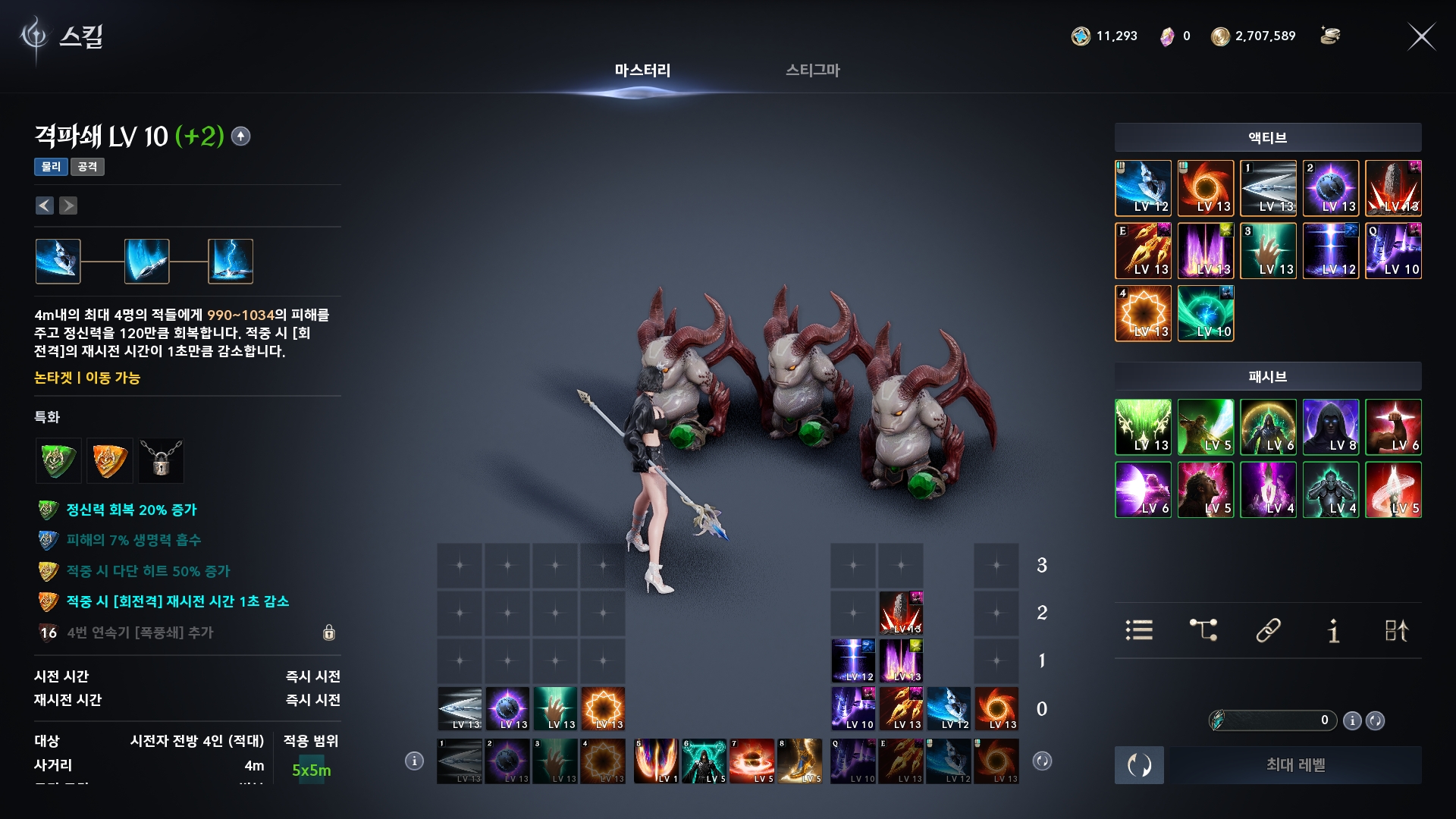
Task: Click the 최대 레벨 button
Action: click(1295, 765)
